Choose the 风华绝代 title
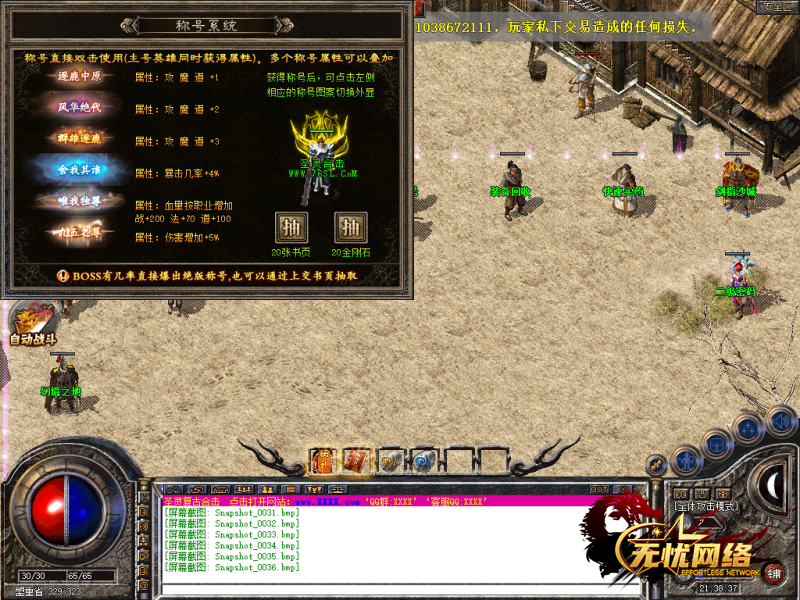 tap(78, 108)
